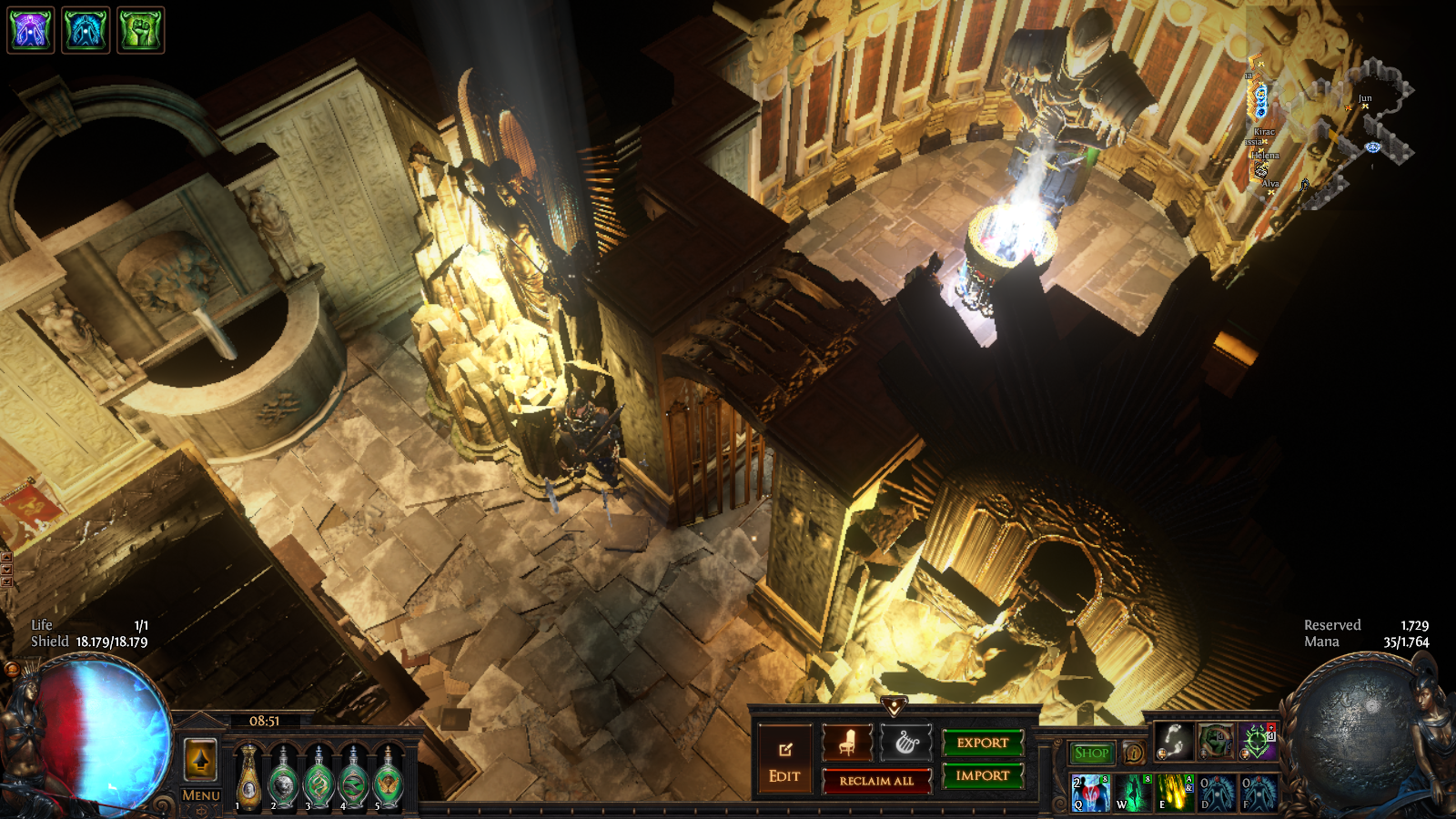Activate the footprints movement skill
This screenshot has height=819, width=1456.
[1174, 742]
